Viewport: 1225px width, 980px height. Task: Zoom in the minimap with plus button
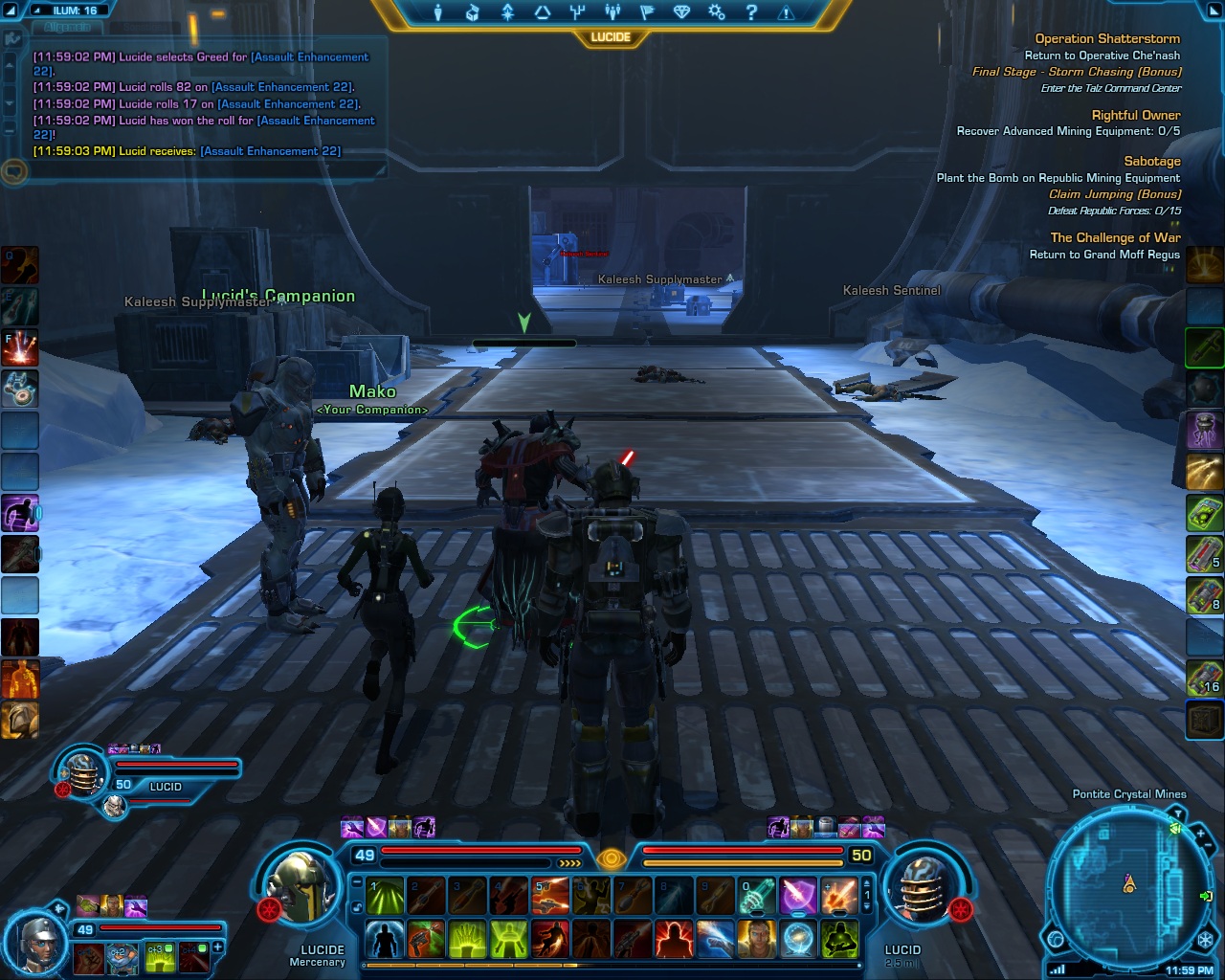pos(1200,835)
